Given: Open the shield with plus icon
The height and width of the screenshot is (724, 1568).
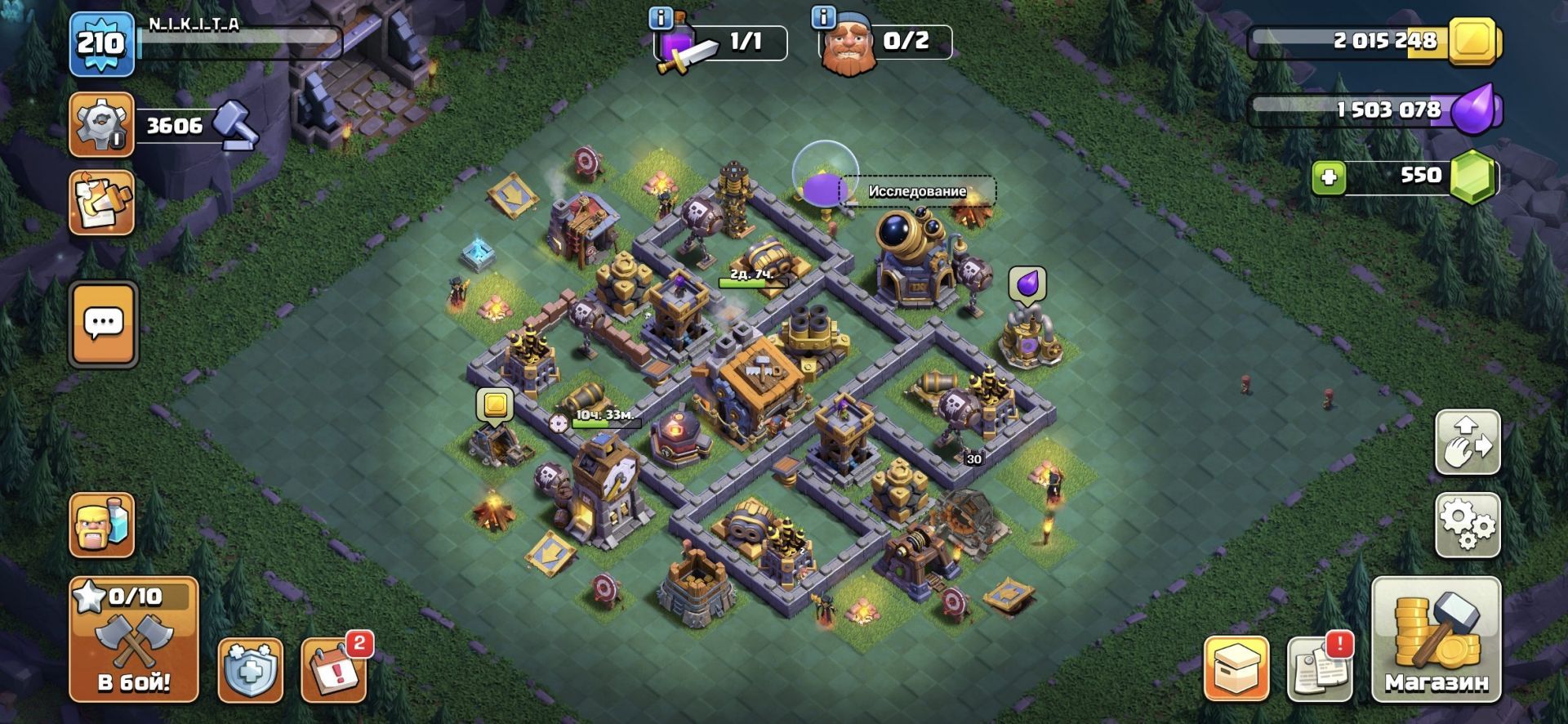Looking at the screenshot, I should tap(251, 670).
